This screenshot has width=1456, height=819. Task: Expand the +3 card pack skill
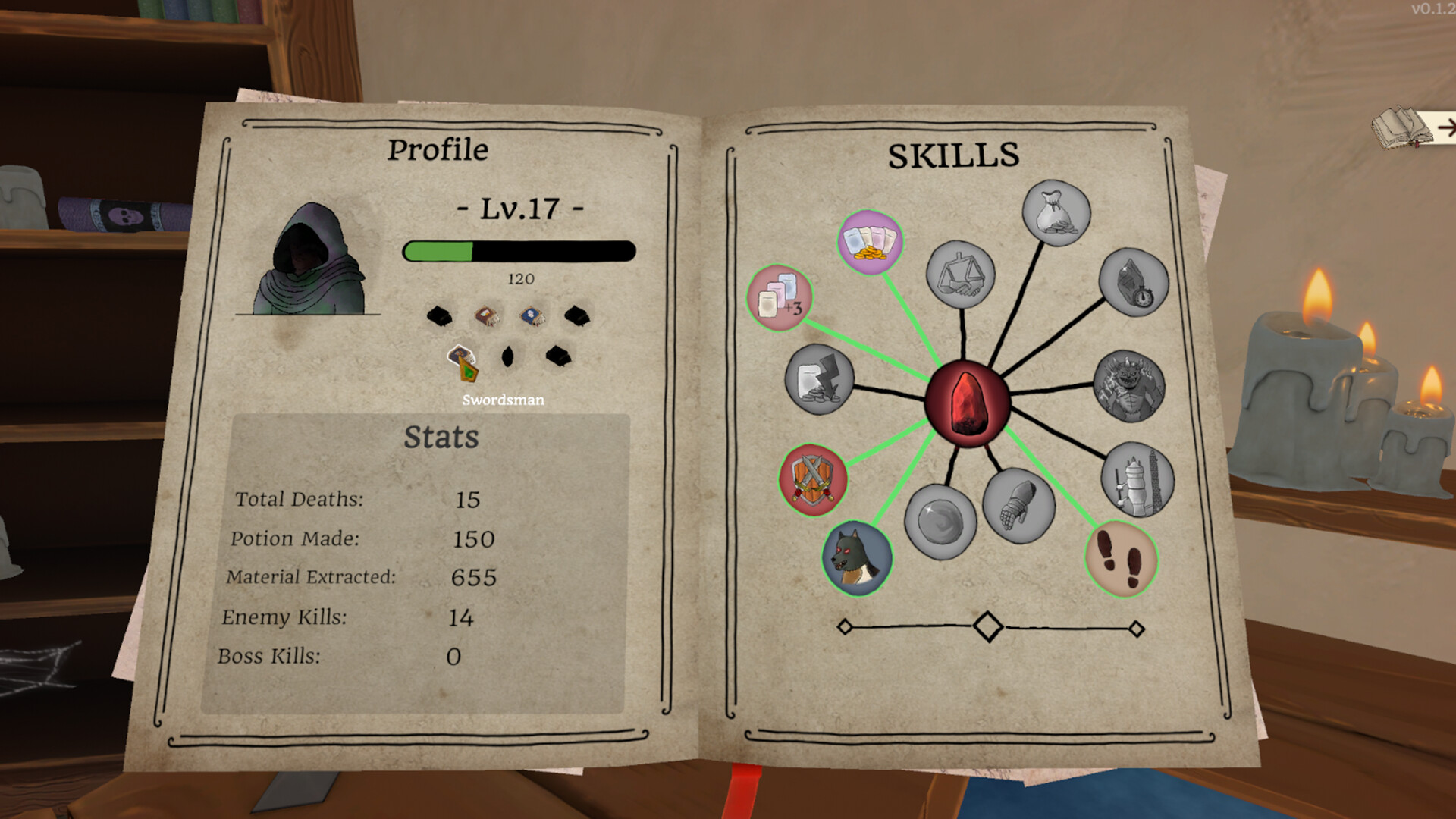(778, 299)
